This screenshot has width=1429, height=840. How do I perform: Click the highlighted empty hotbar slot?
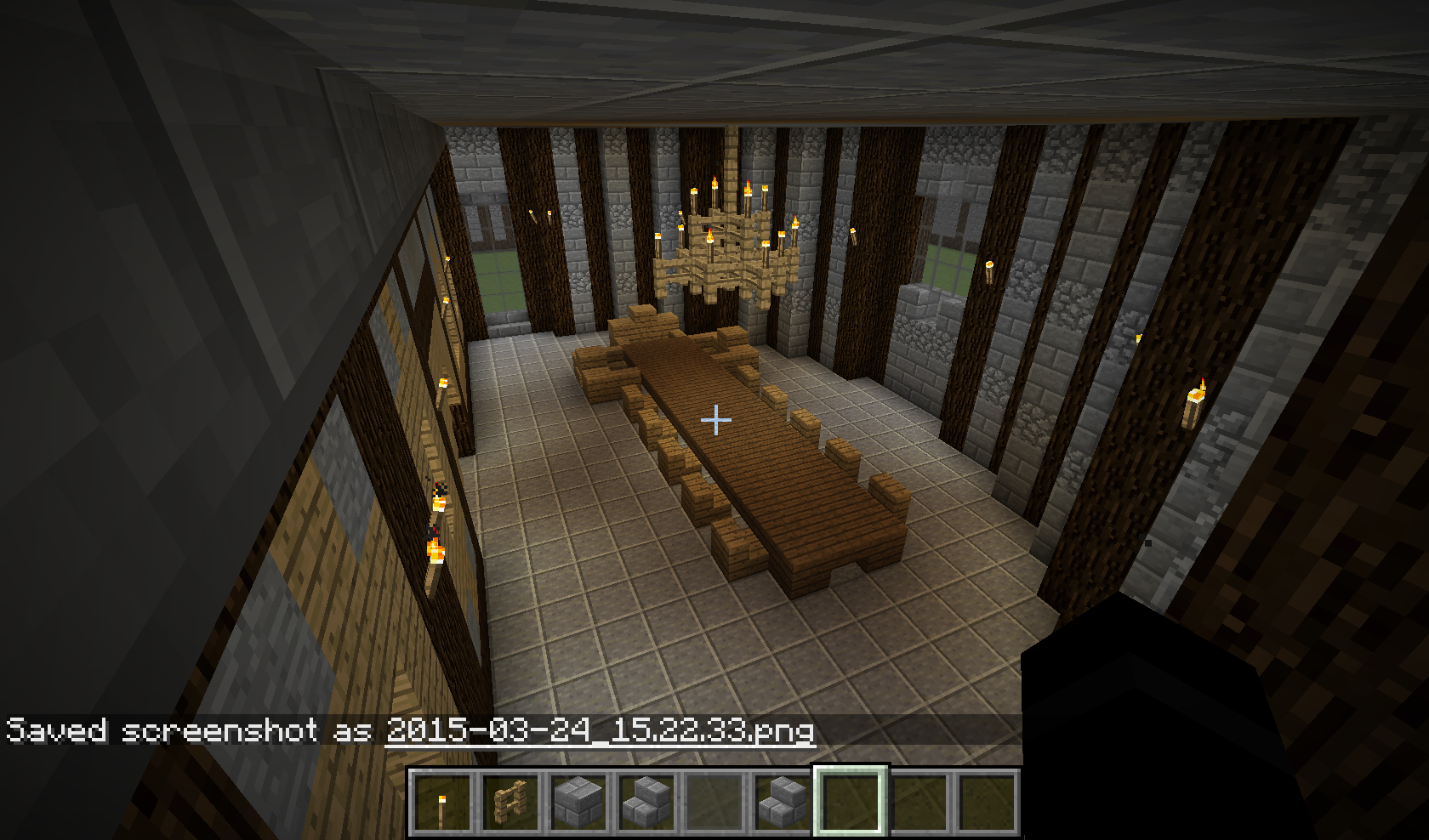click(x=851, y=803)
